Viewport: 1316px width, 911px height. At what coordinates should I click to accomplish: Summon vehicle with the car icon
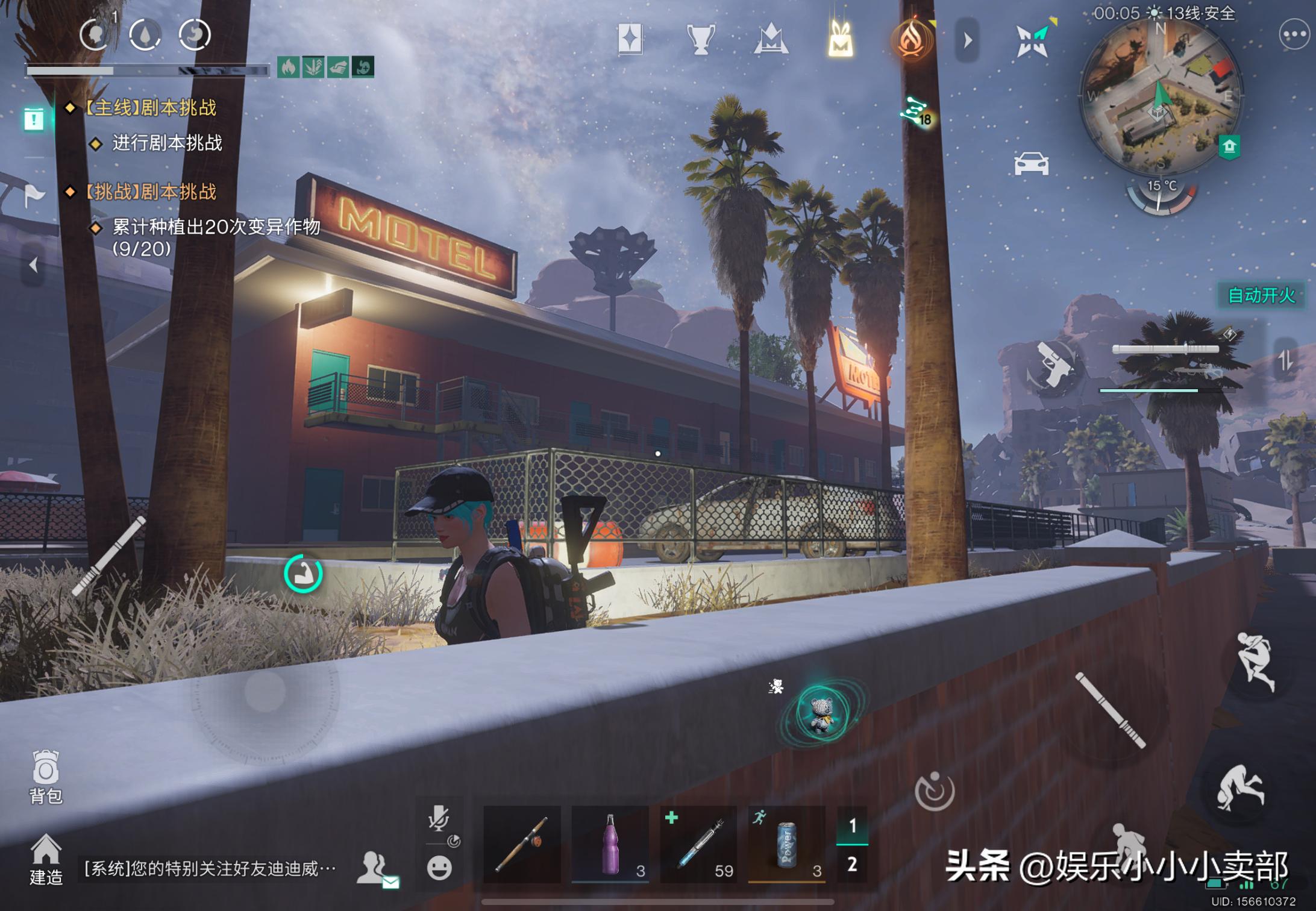click(1031, 163)
